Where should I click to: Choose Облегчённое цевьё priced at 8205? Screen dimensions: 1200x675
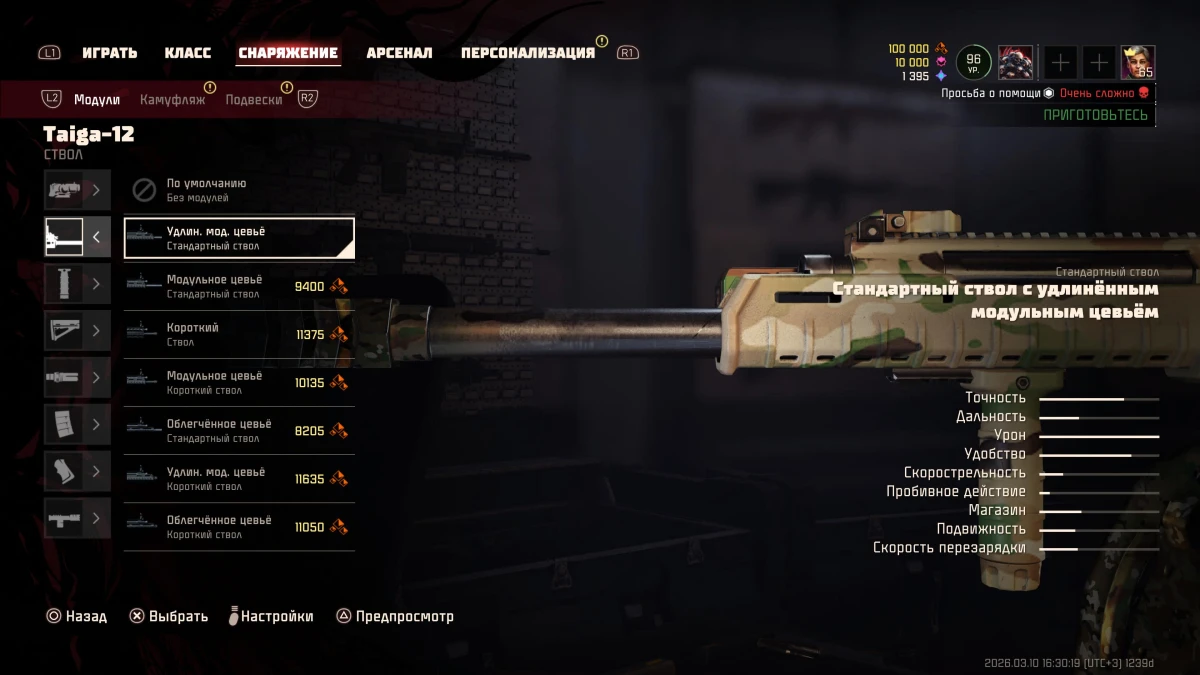[x=239, y=430]
